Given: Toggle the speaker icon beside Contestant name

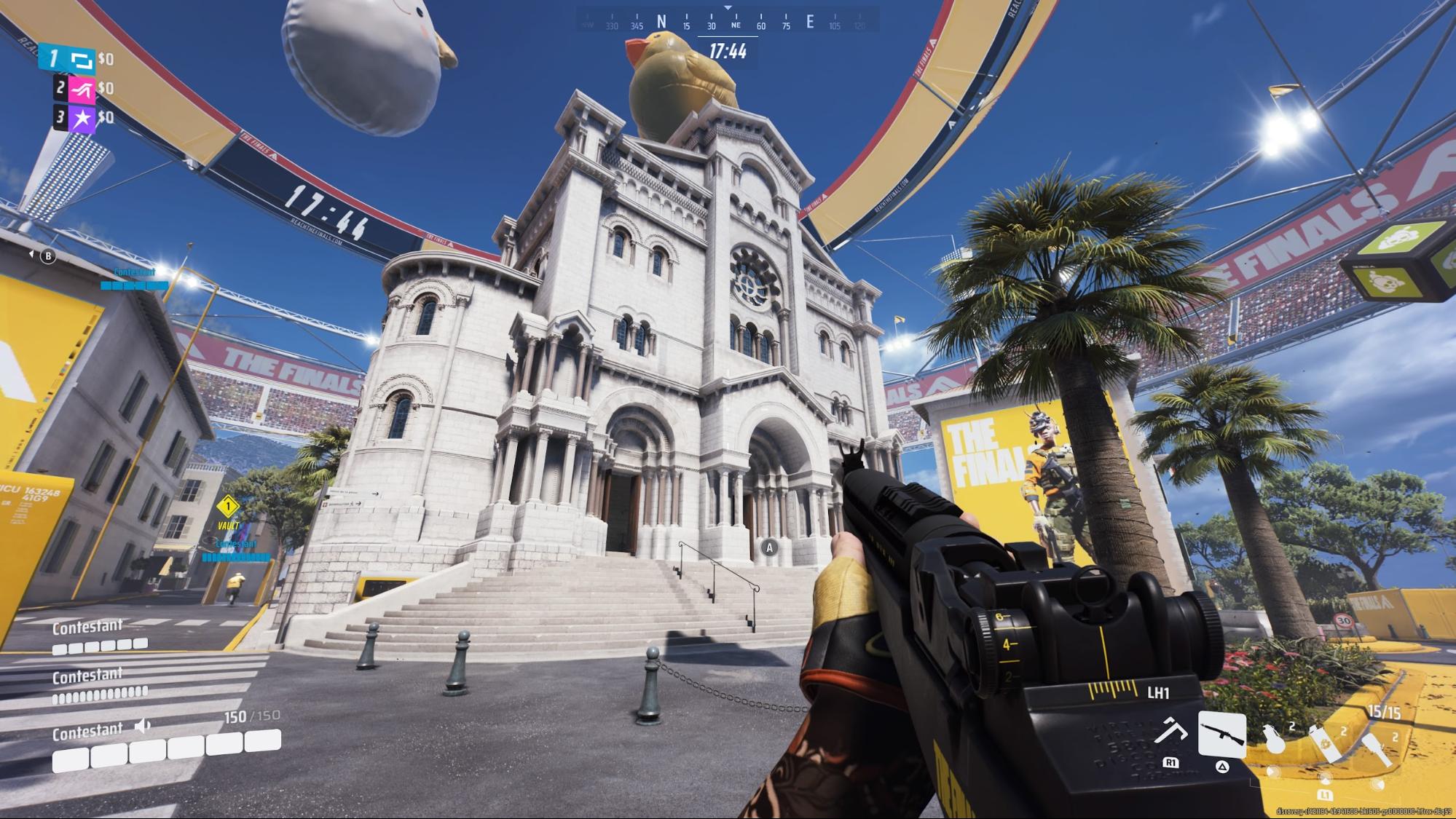Looking at the screenshot, I should [143, 726].
